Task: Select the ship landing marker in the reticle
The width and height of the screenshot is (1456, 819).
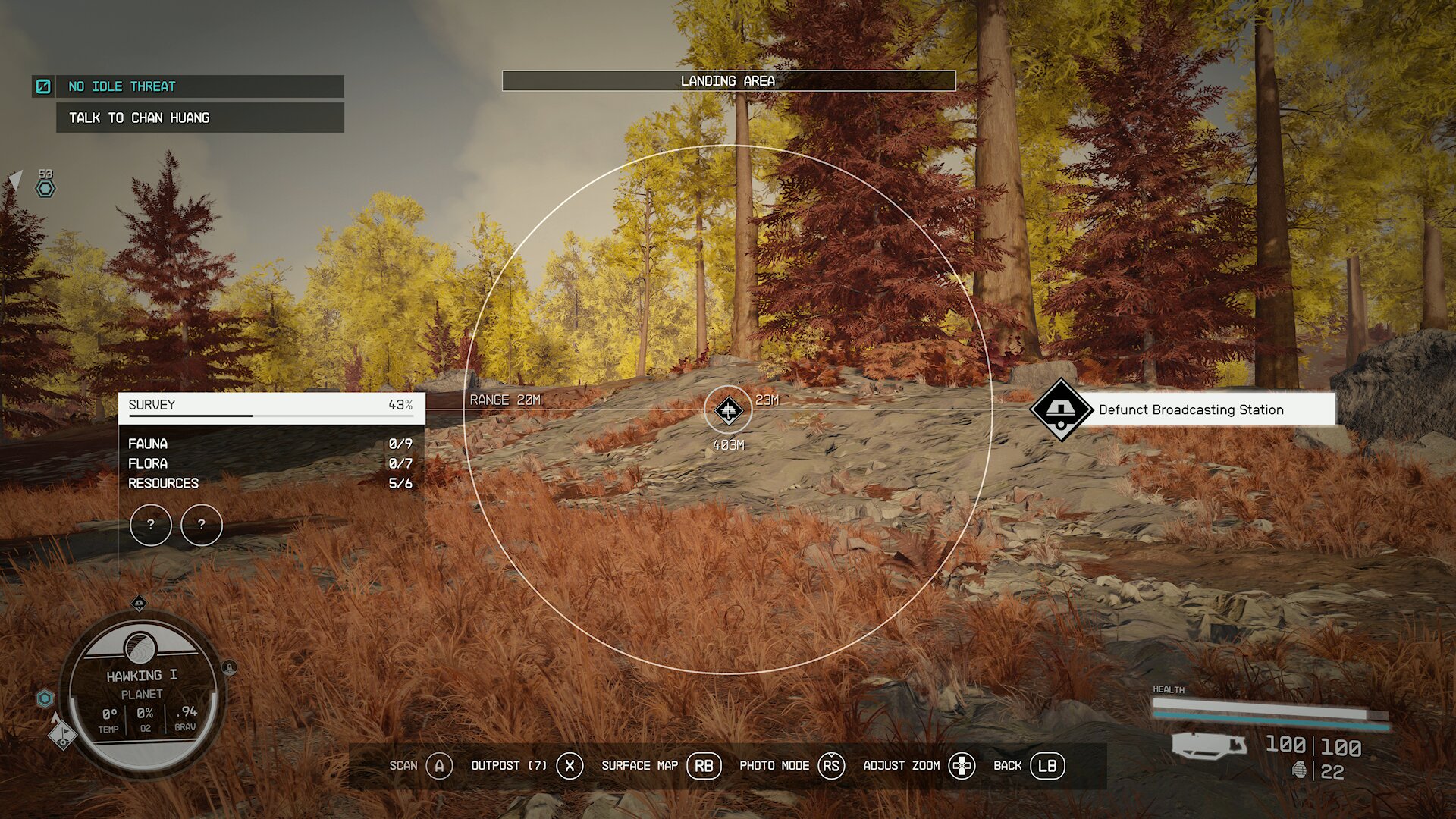Action: click(x=728, y=410)
